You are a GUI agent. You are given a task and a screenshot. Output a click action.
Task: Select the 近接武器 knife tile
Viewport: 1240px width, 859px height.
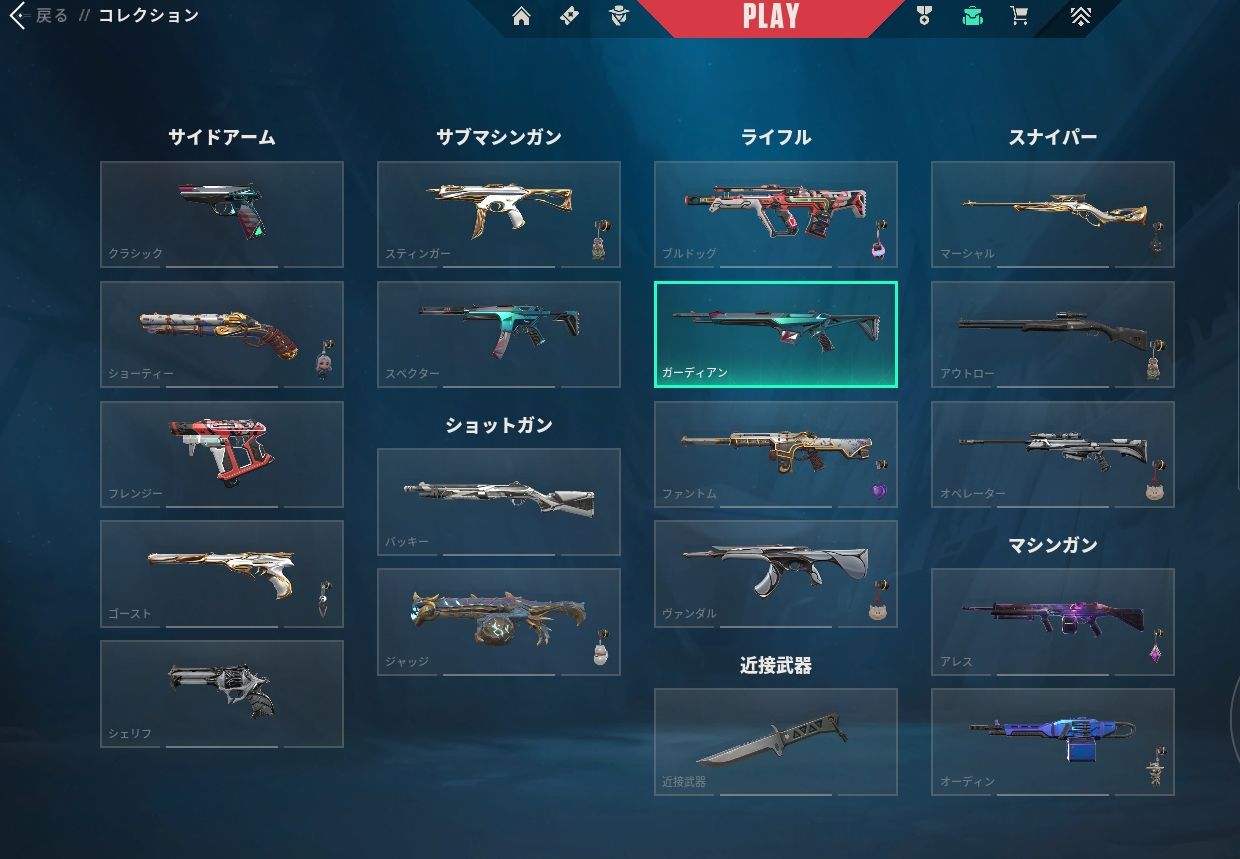(775, 741)
